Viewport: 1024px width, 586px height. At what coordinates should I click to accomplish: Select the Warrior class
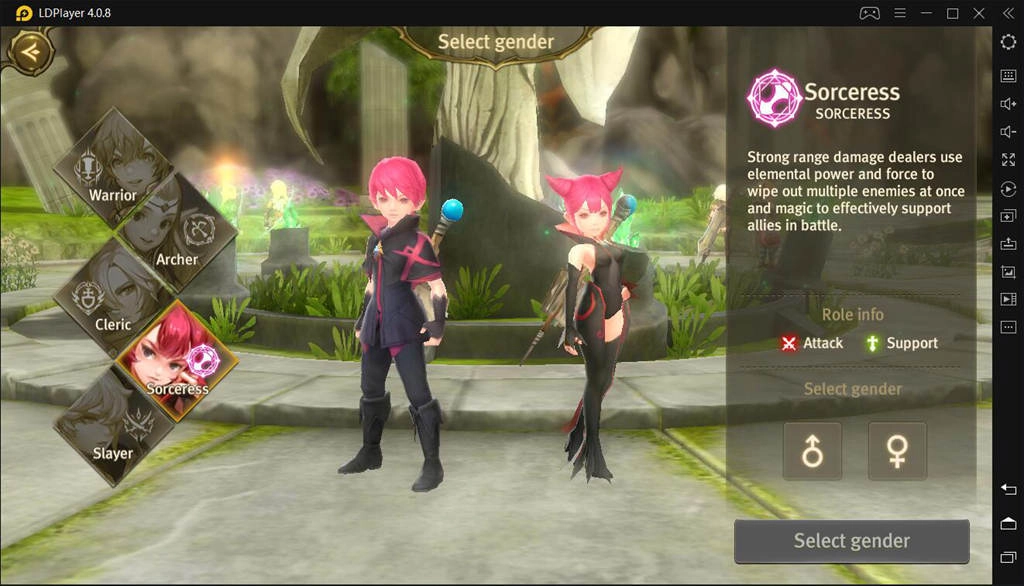pos(113,168)
